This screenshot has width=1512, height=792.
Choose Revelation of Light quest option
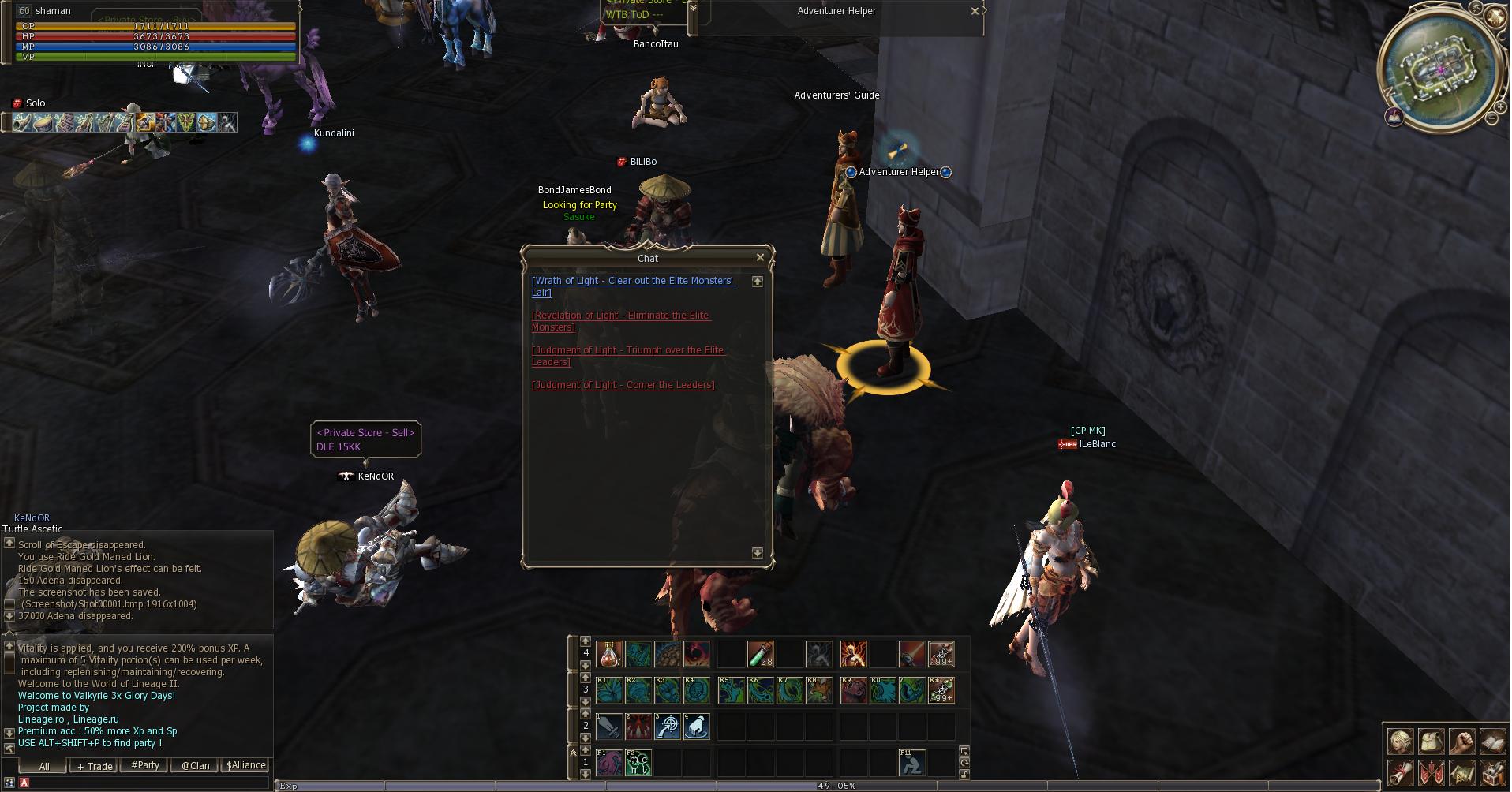coord(620,316)
